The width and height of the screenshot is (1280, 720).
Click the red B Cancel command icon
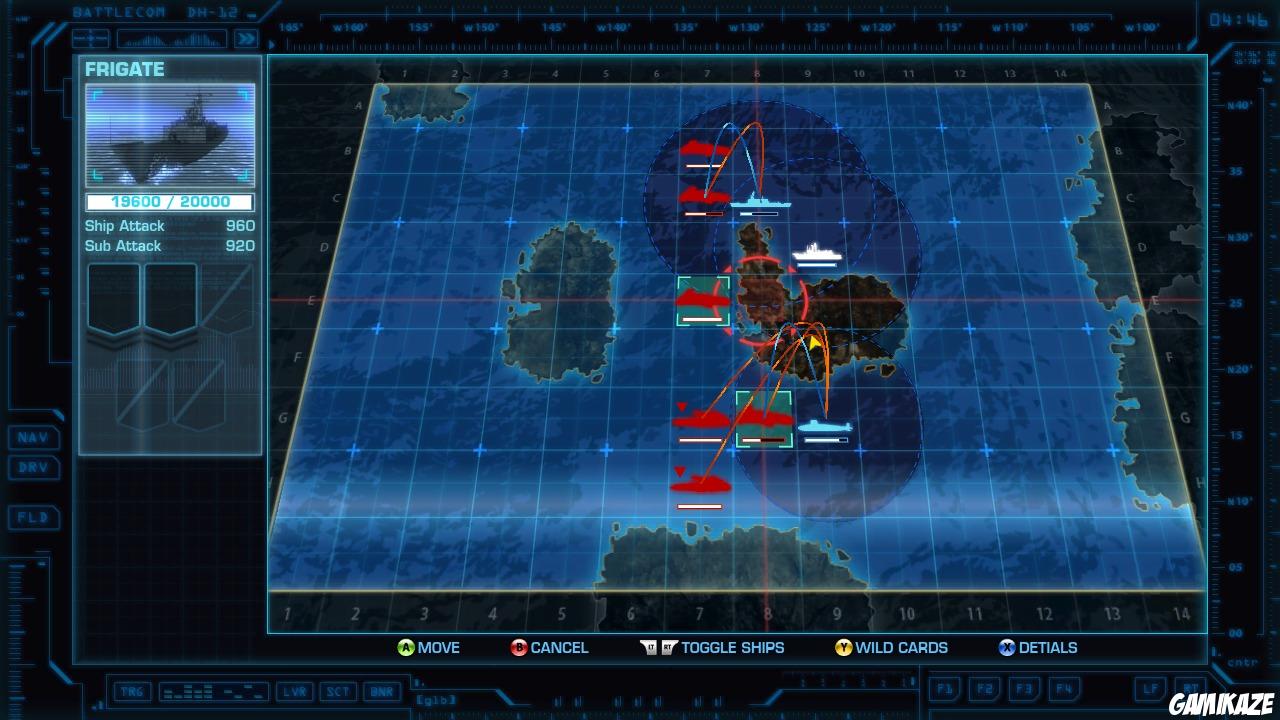pyautogui.click(x=519, y=647)
